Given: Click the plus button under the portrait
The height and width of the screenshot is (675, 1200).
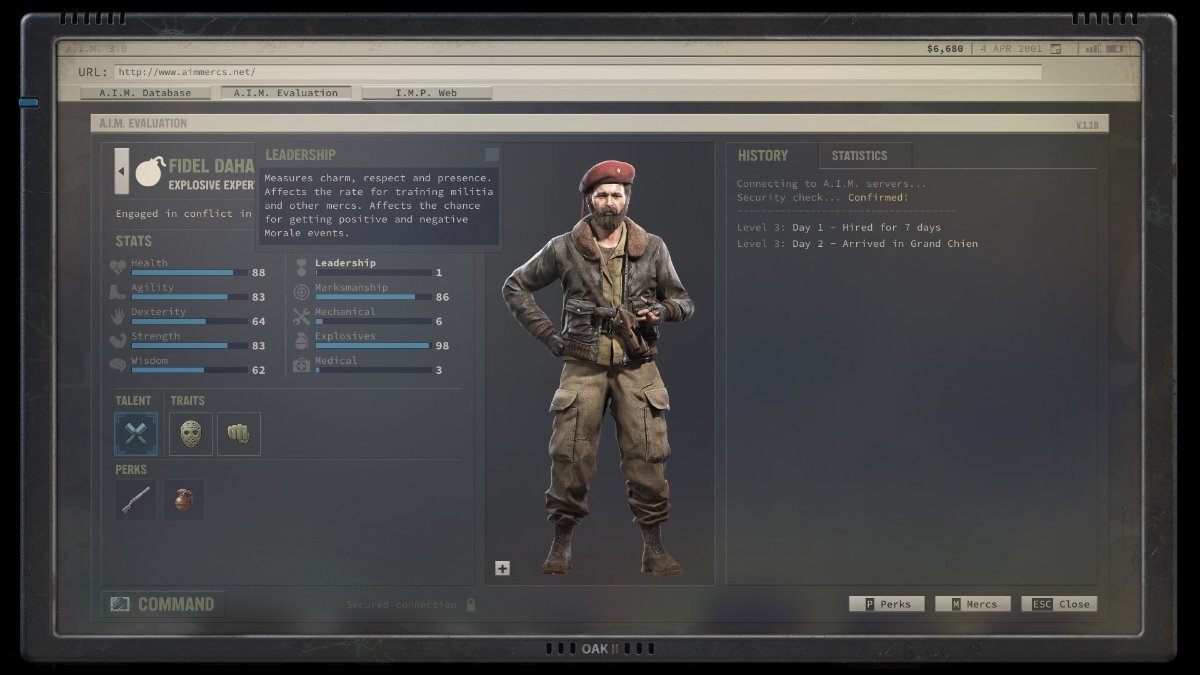Looking at the screenshot, I should tap(502, 568).
